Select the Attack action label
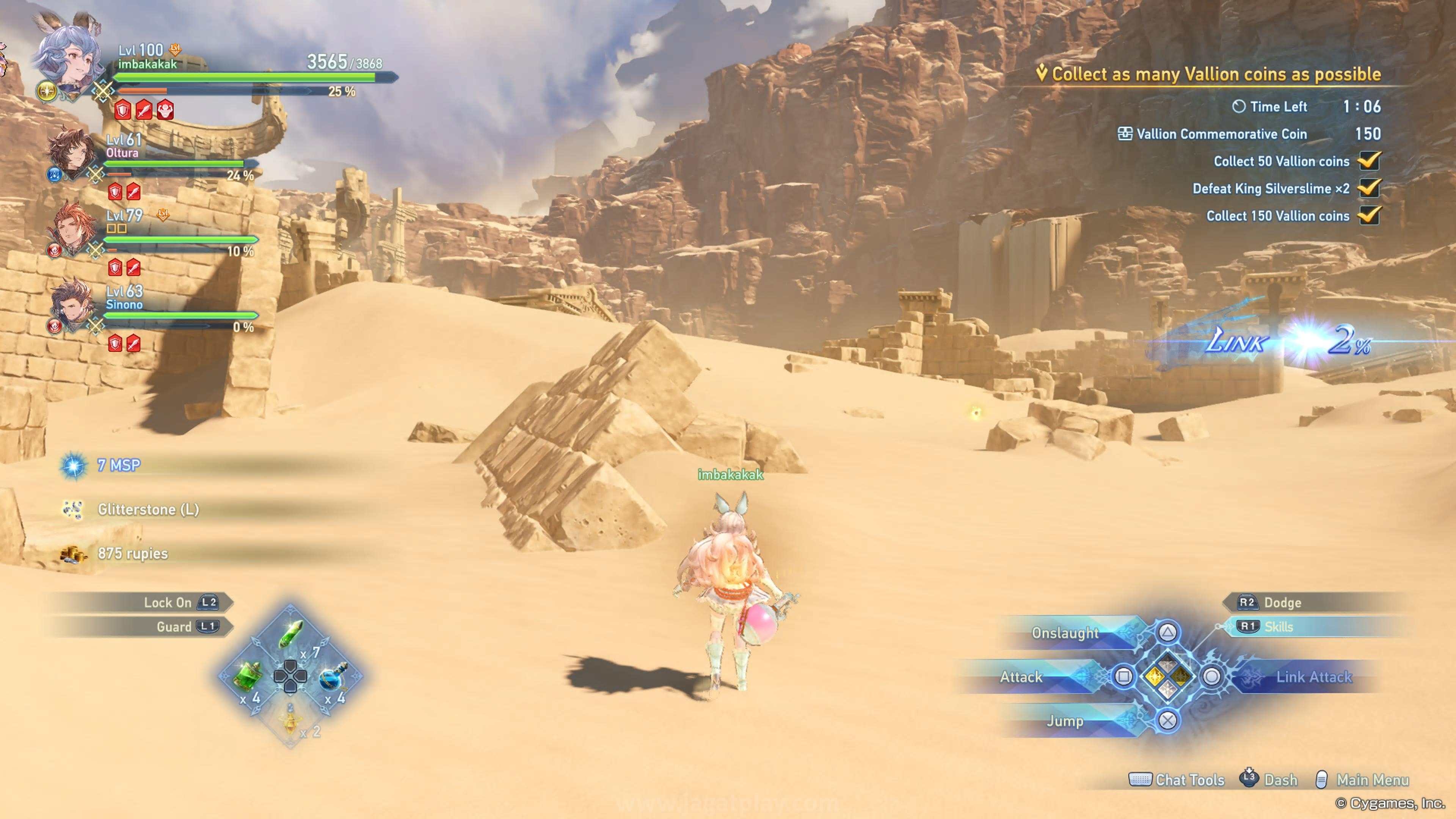 [x=1021, y=676]
